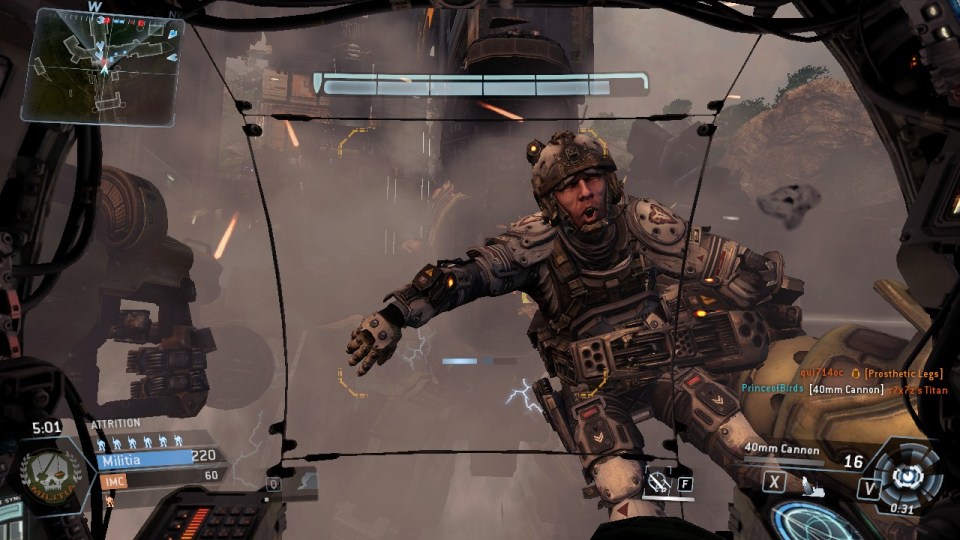Click the minimap radar display

point(100,65)
